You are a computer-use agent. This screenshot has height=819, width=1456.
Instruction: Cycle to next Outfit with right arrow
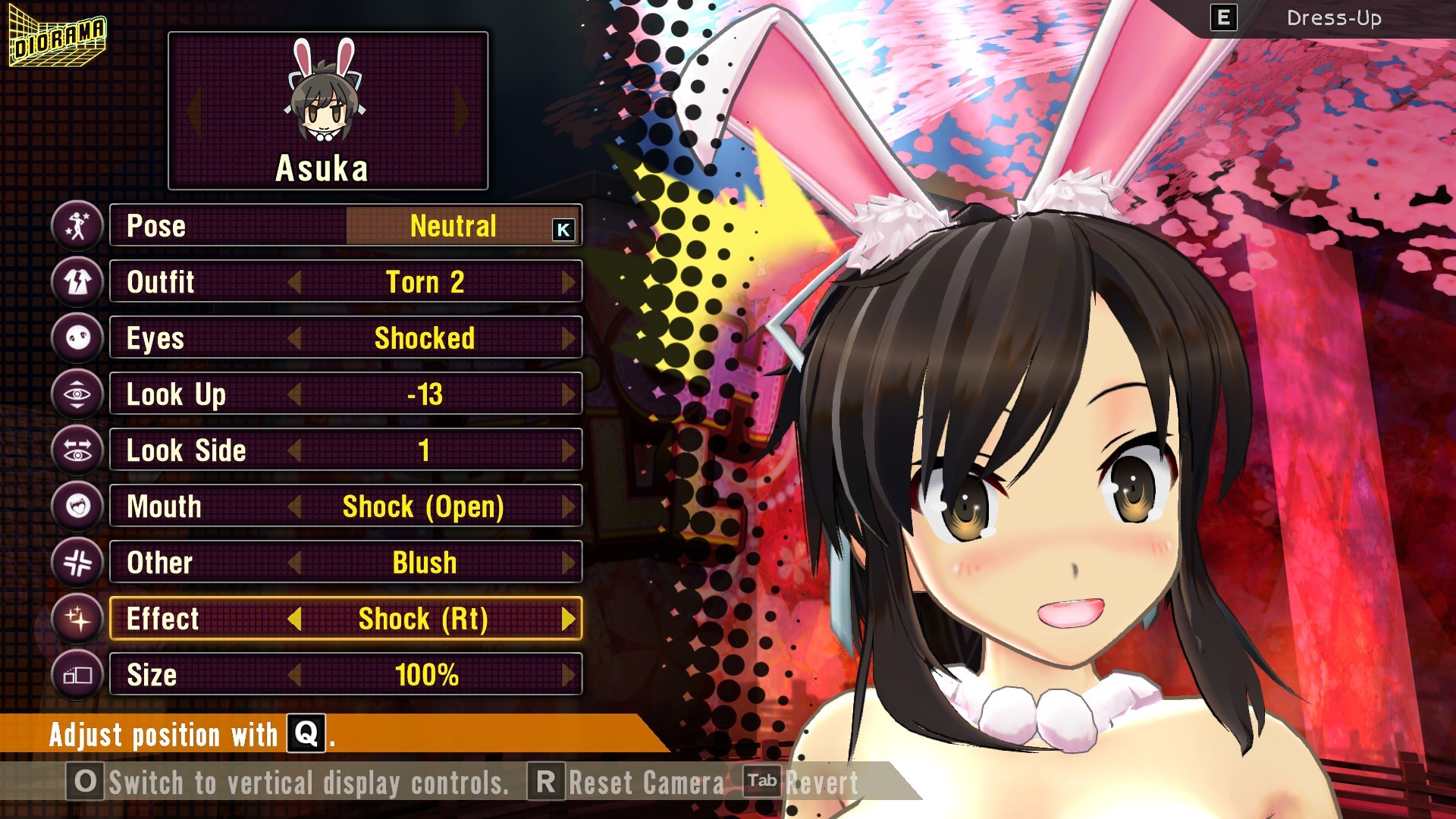click(570, 281)
